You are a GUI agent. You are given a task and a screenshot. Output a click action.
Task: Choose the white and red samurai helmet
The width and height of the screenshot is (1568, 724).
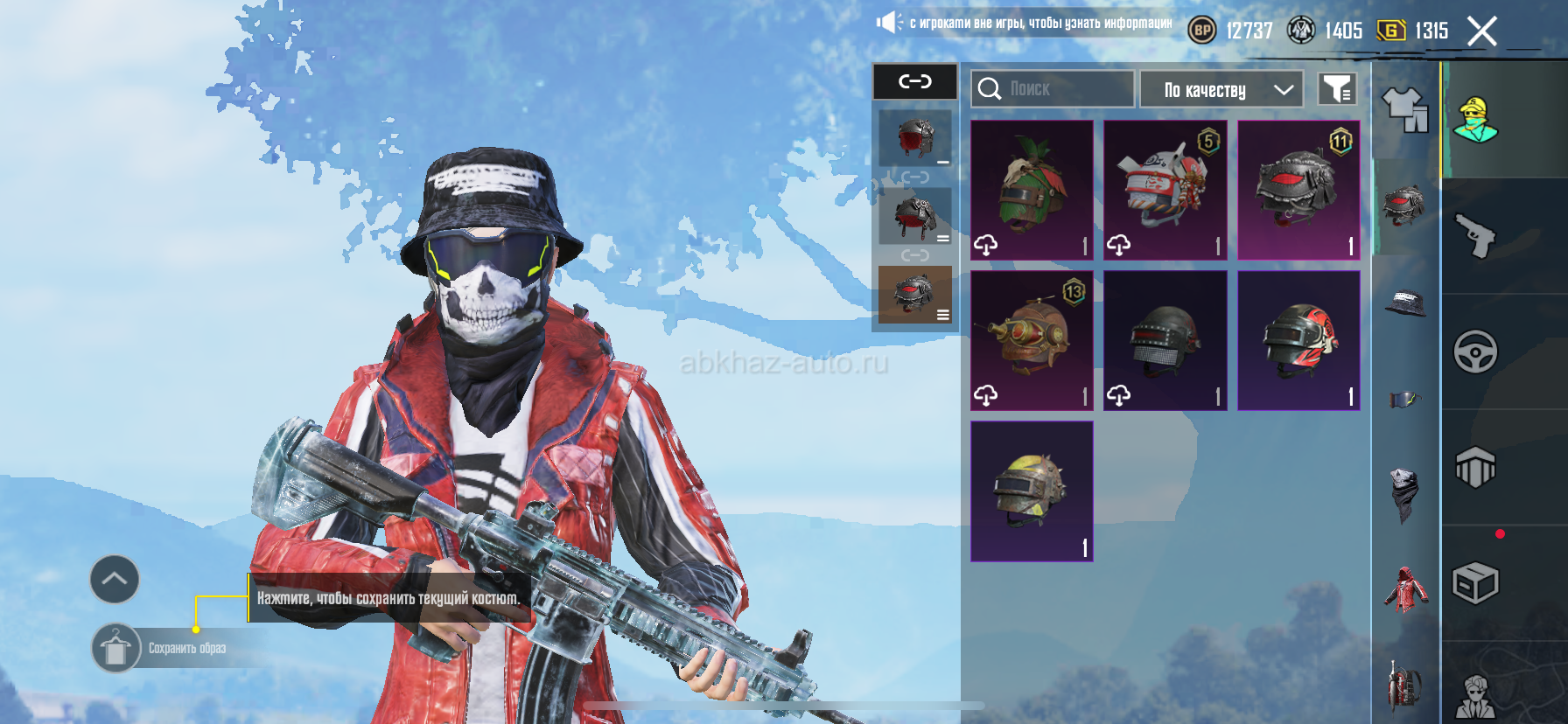click(1165, 190)
